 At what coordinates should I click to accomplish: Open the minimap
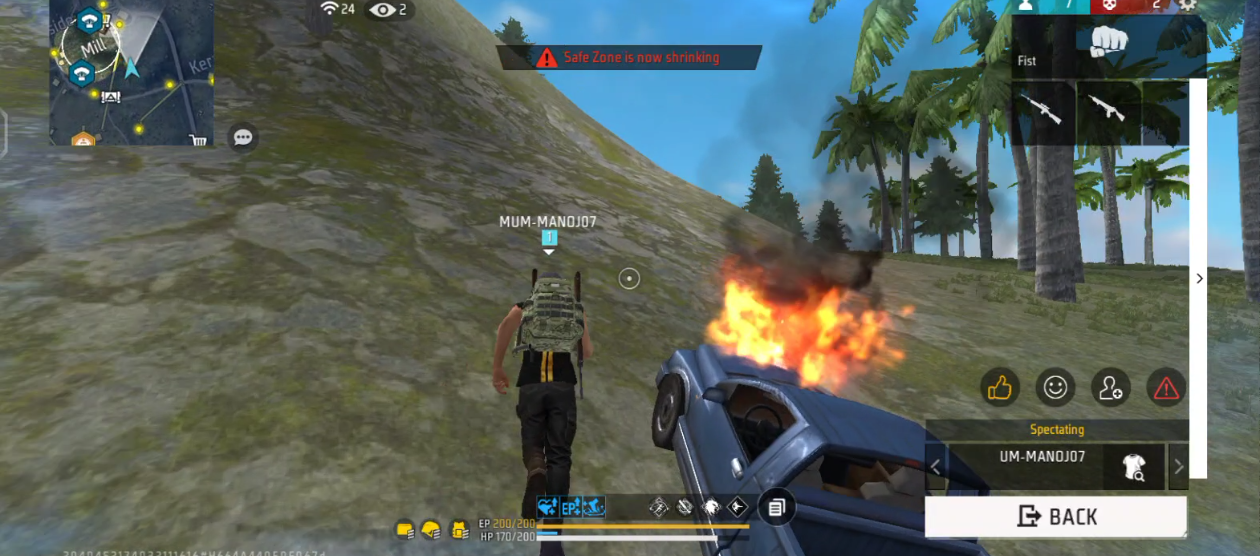131,72
